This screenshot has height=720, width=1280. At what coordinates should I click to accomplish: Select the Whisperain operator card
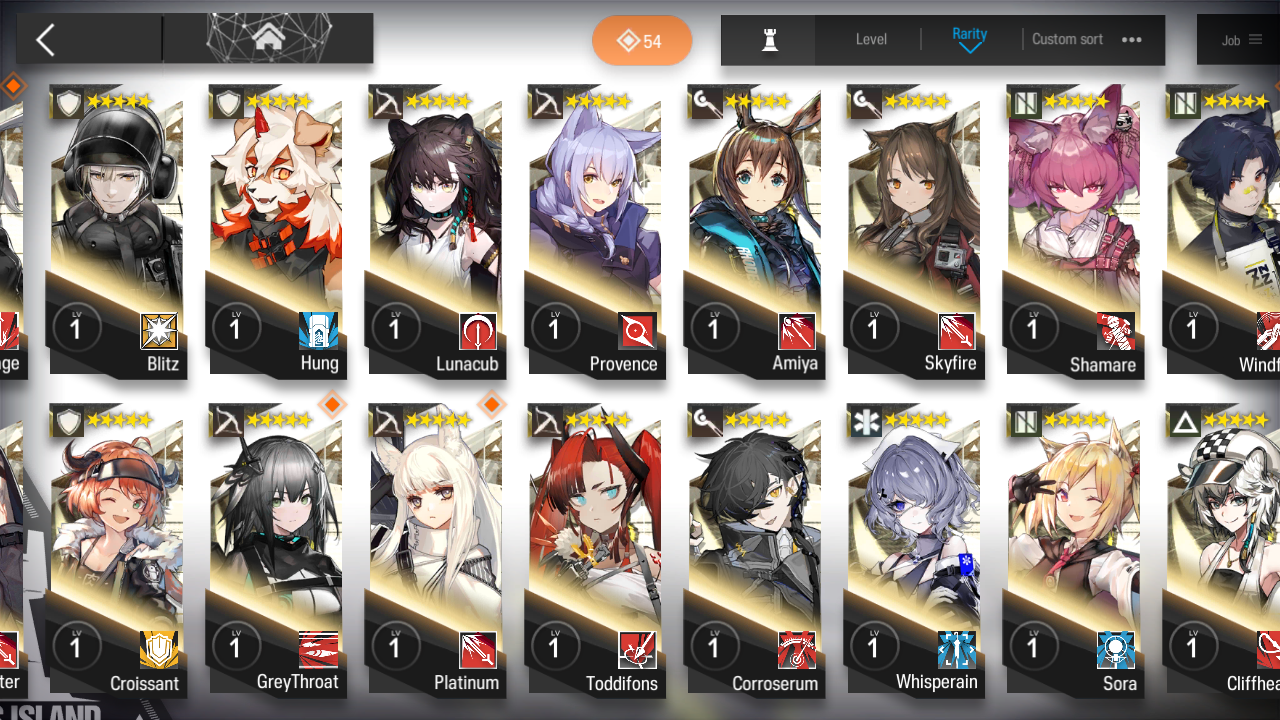pos(914,550)
